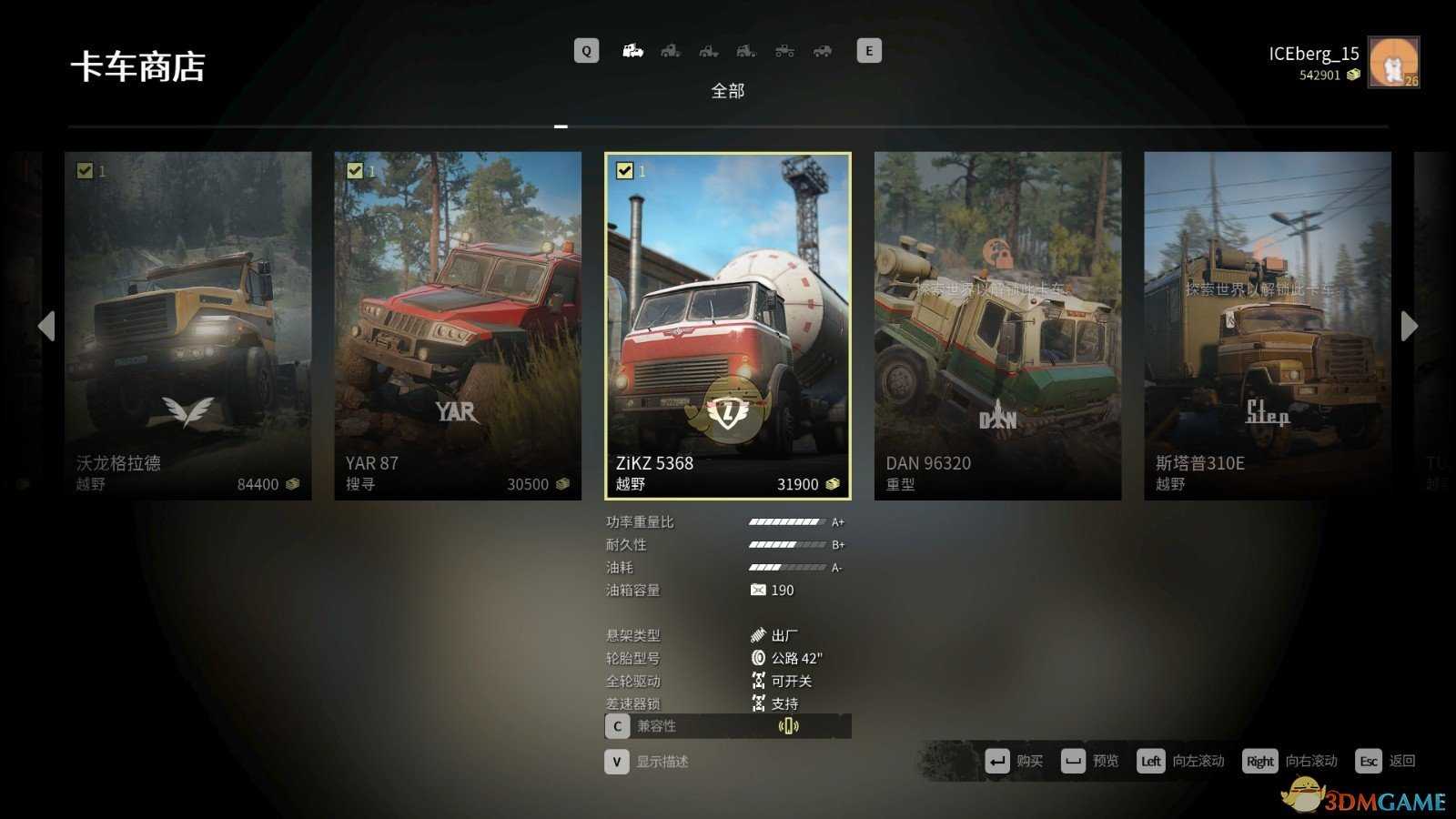Click the left carousel arrow
The width and height of the screenshot is (1456, 819).
[x=46, y=326]
